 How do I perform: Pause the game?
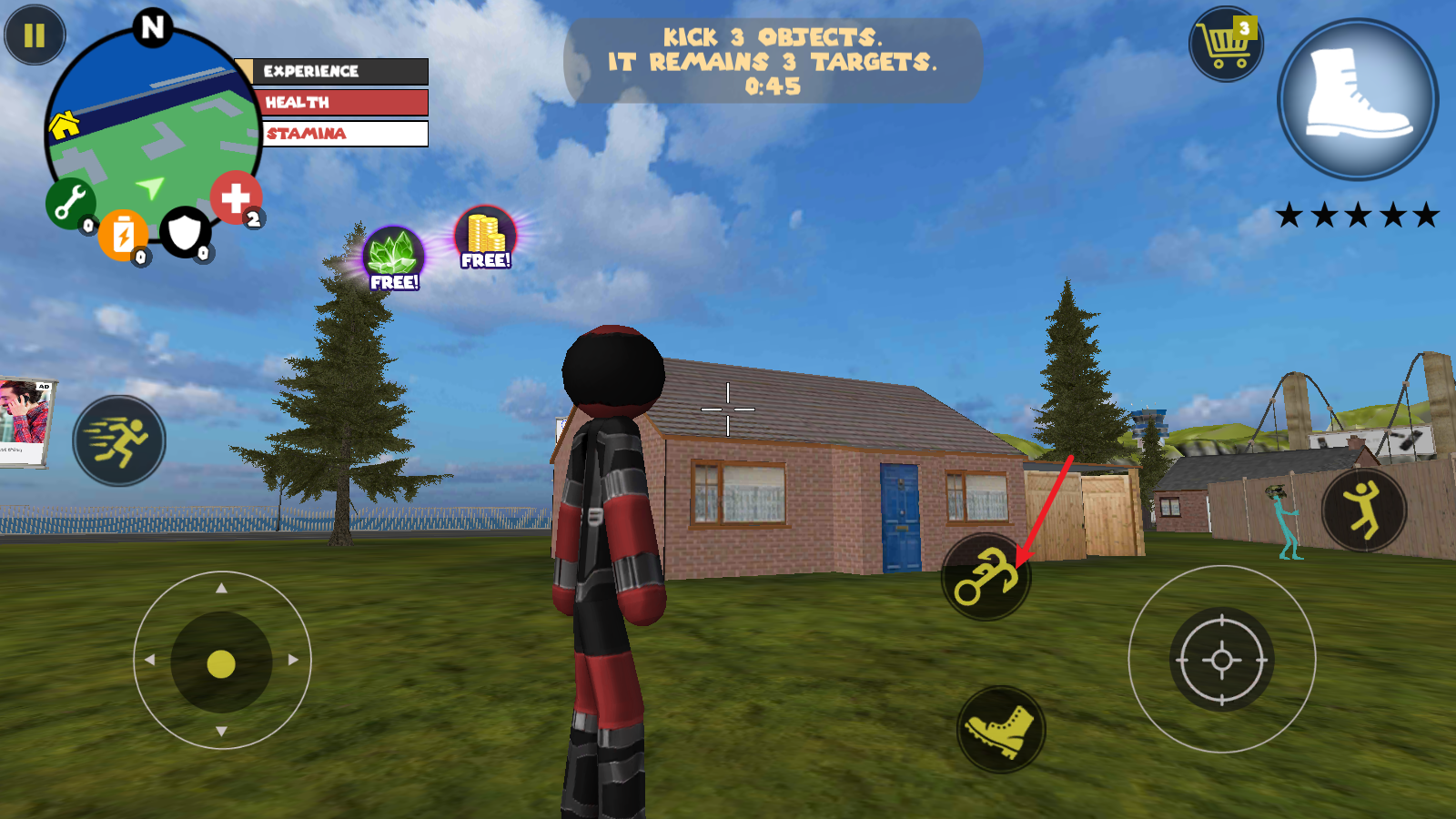click(x=35, y=35)
